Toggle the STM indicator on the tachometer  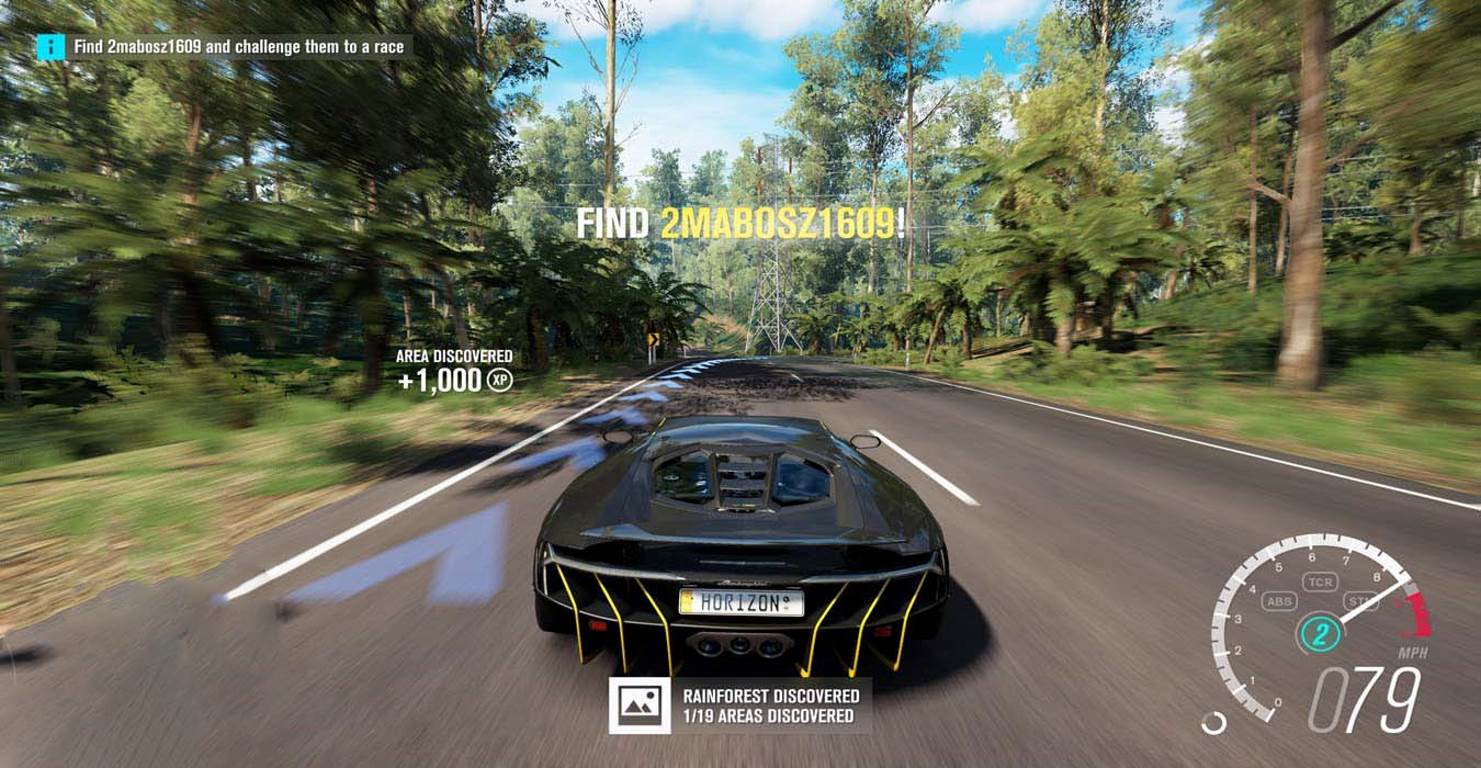[x=1360, y=601]
